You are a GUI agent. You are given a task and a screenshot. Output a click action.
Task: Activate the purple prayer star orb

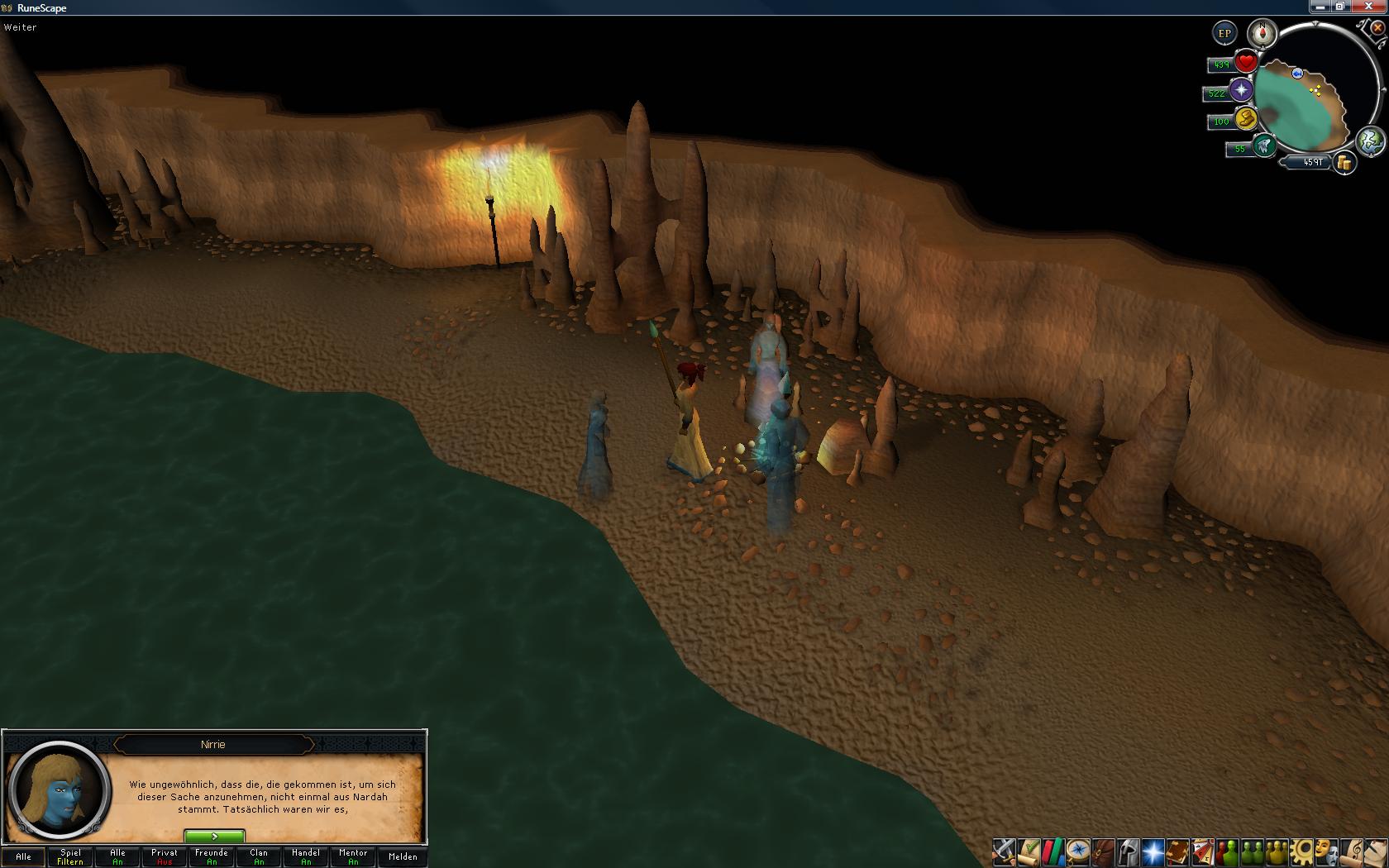tap(1241, 91)
